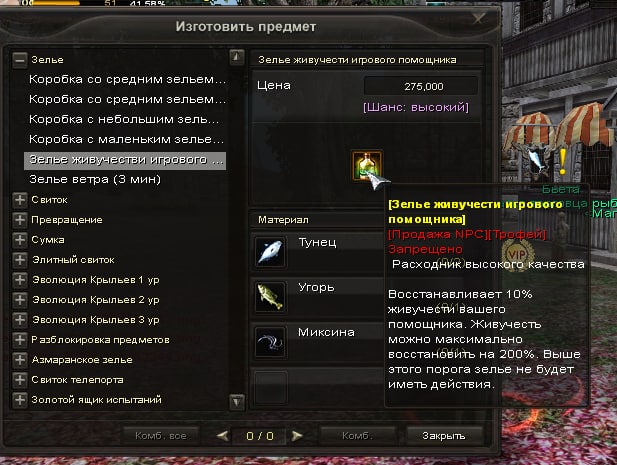
Task: Collapse the Зелье category
Action: tap(19, 60)
